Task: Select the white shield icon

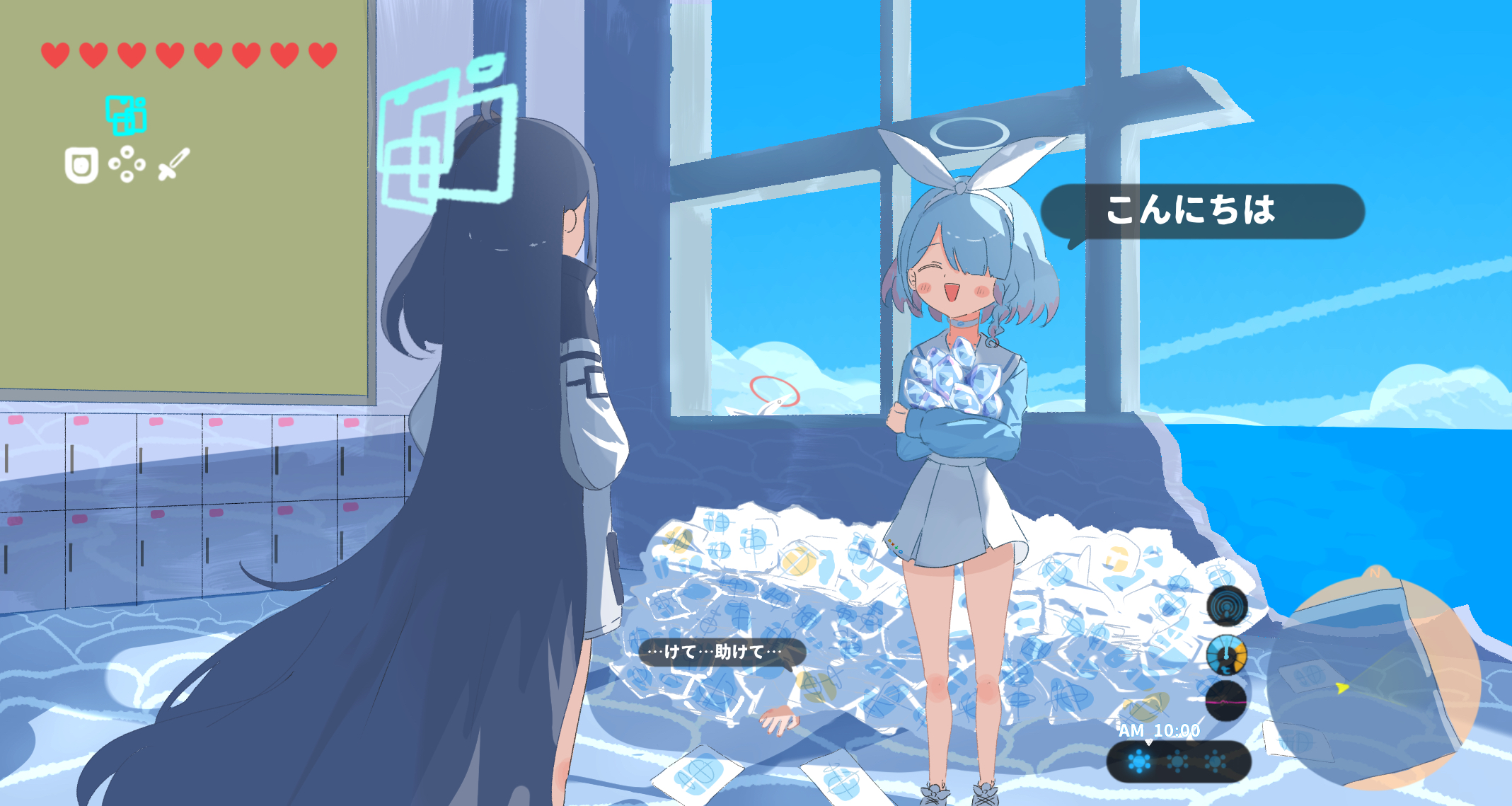Action: 81,166
